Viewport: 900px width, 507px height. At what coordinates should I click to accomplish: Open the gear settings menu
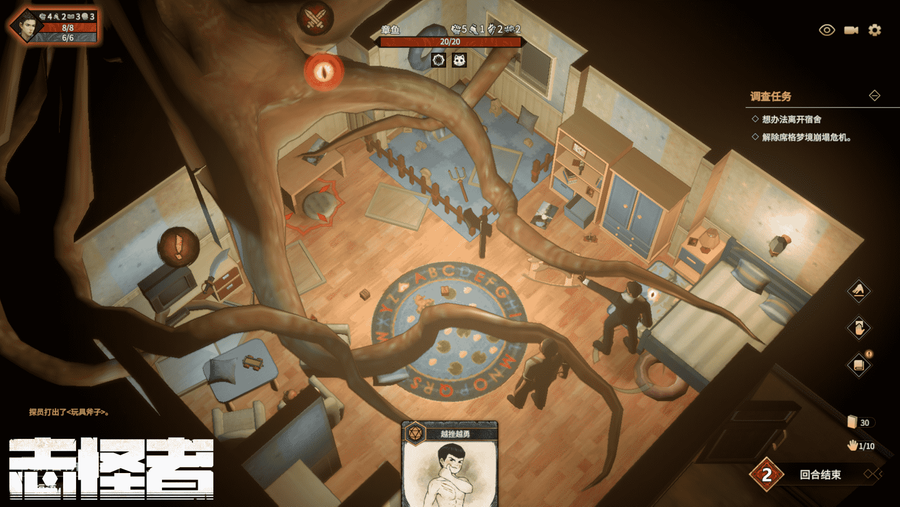[875, 30]
